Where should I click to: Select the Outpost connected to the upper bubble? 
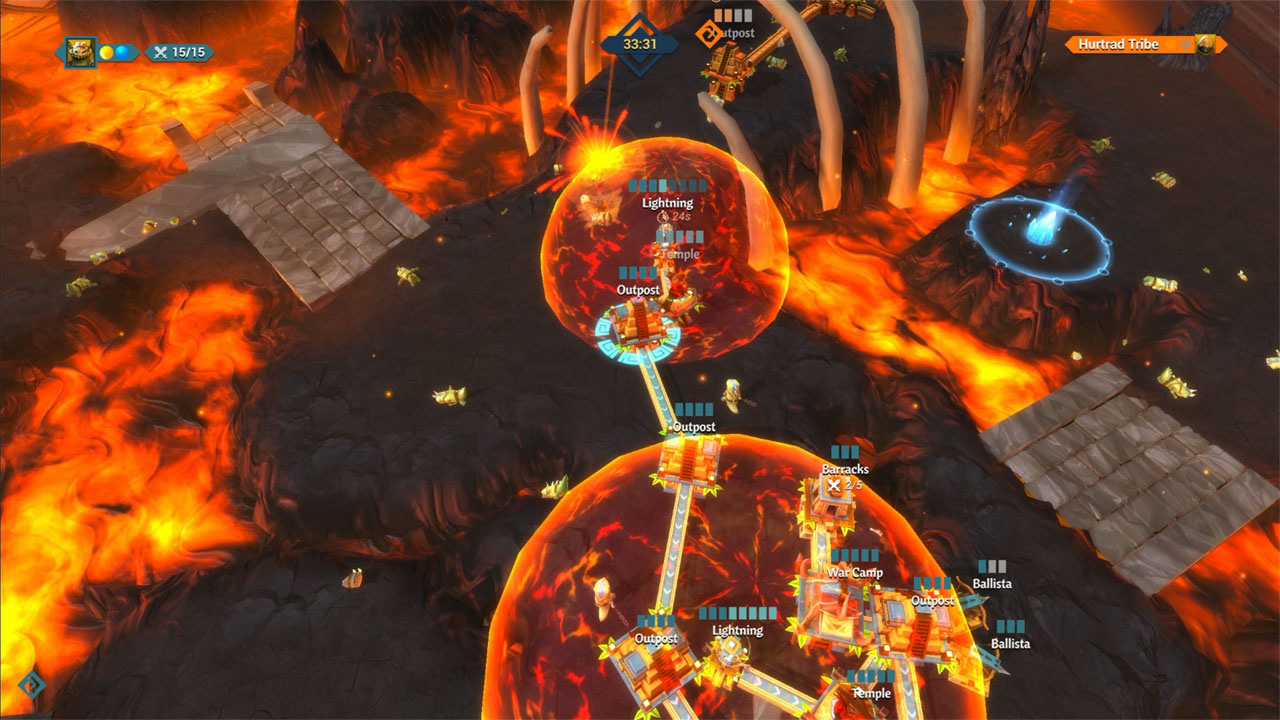pos(639,320)
